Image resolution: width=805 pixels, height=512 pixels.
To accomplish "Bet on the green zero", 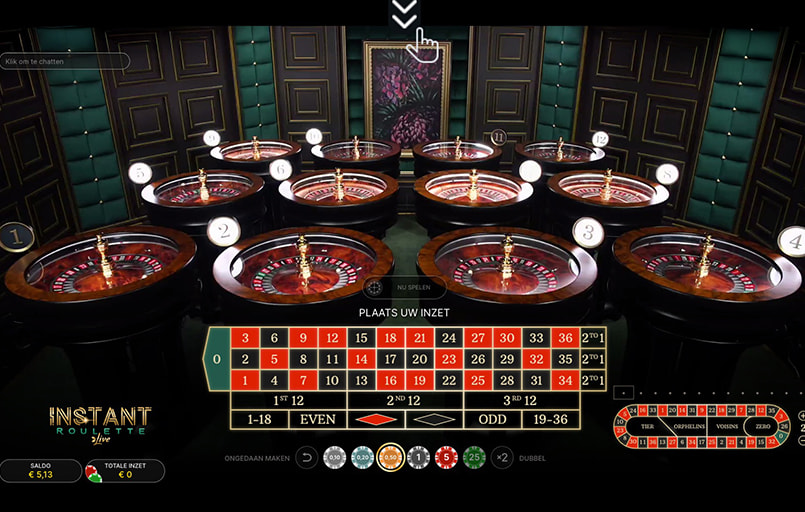I will [x=217, y=359].
